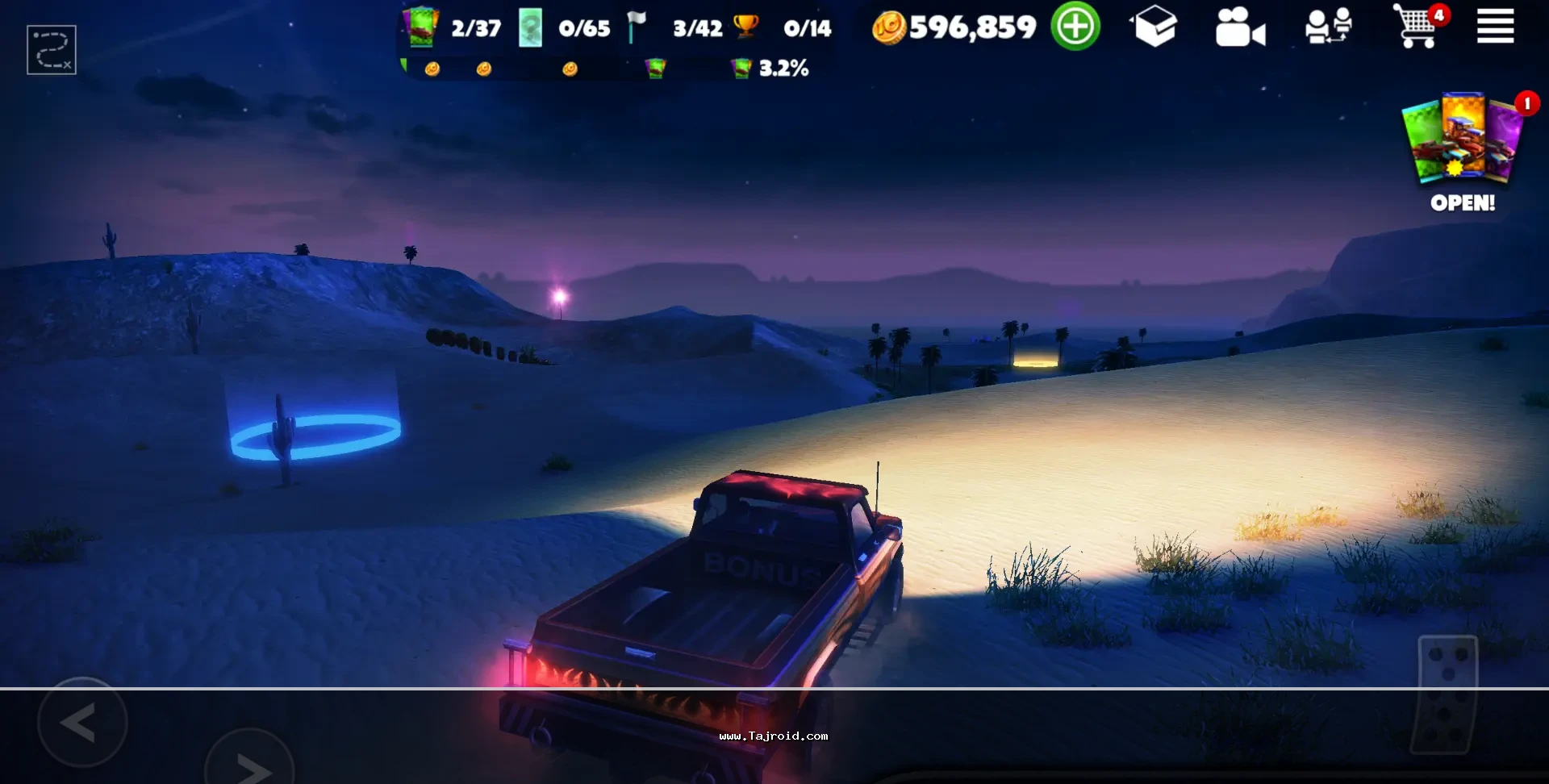
Task: Open the box garage icon
Action: click(x=1154, y=27)
